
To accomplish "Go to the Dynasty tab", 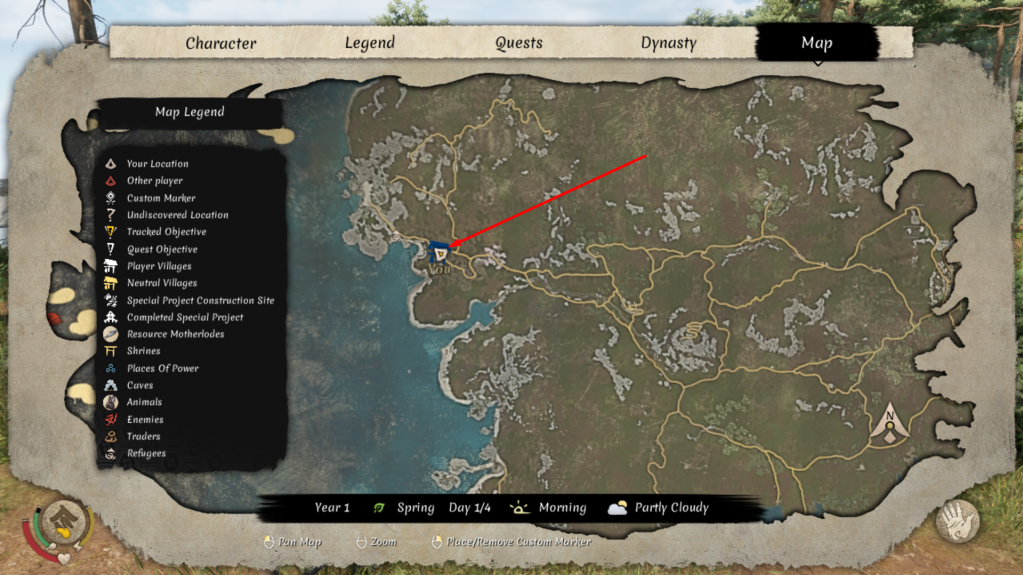I will pyautogui.click(x=669, y=43).
